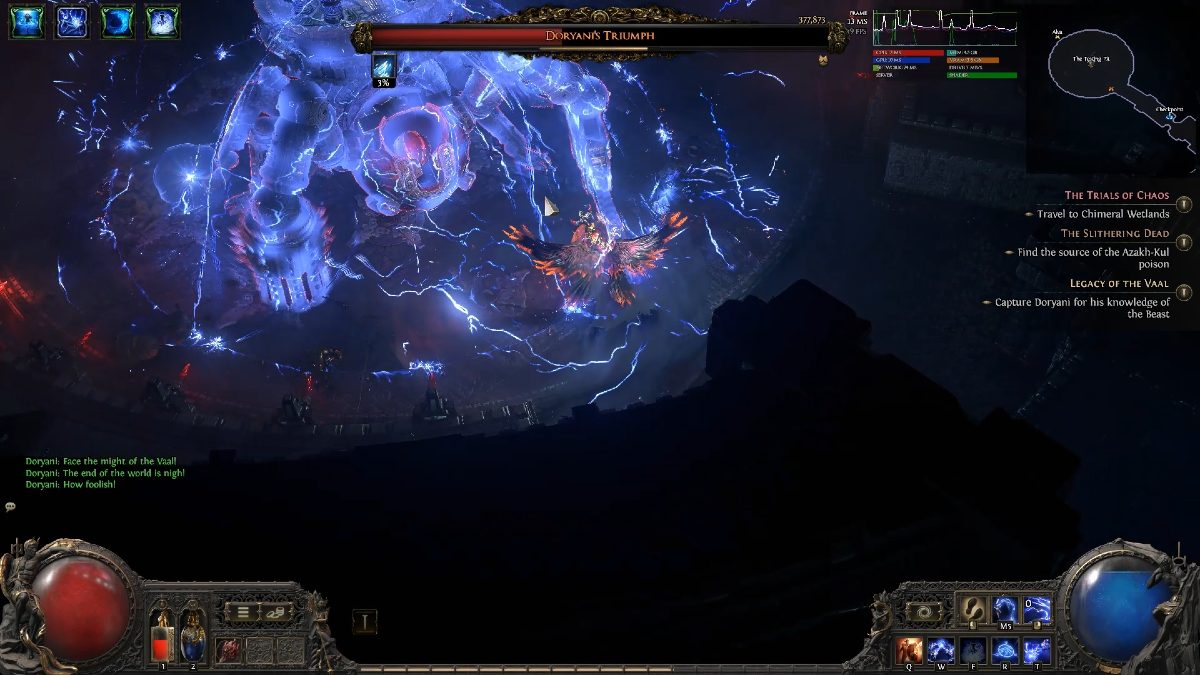
Task: Activate the blue orb R skill
Action: click(1004, 649)
